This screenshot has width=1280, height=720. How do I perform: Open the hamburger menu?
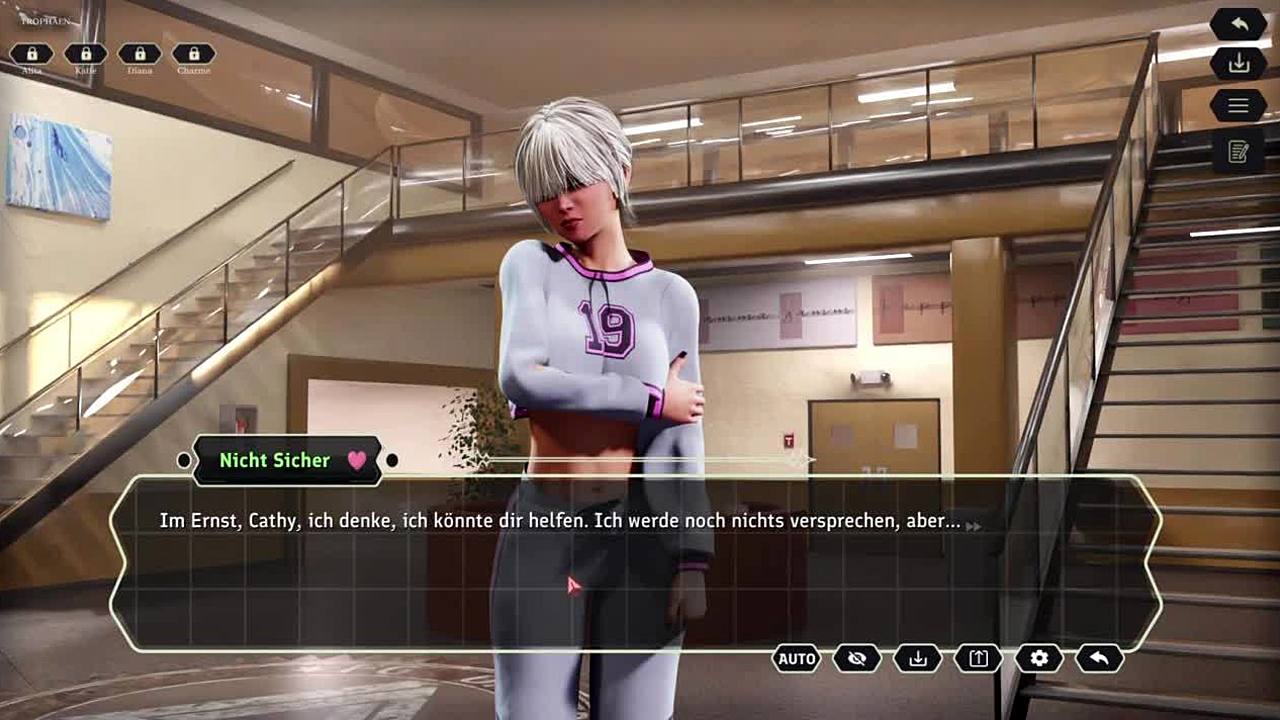[x=1238, y=105]
